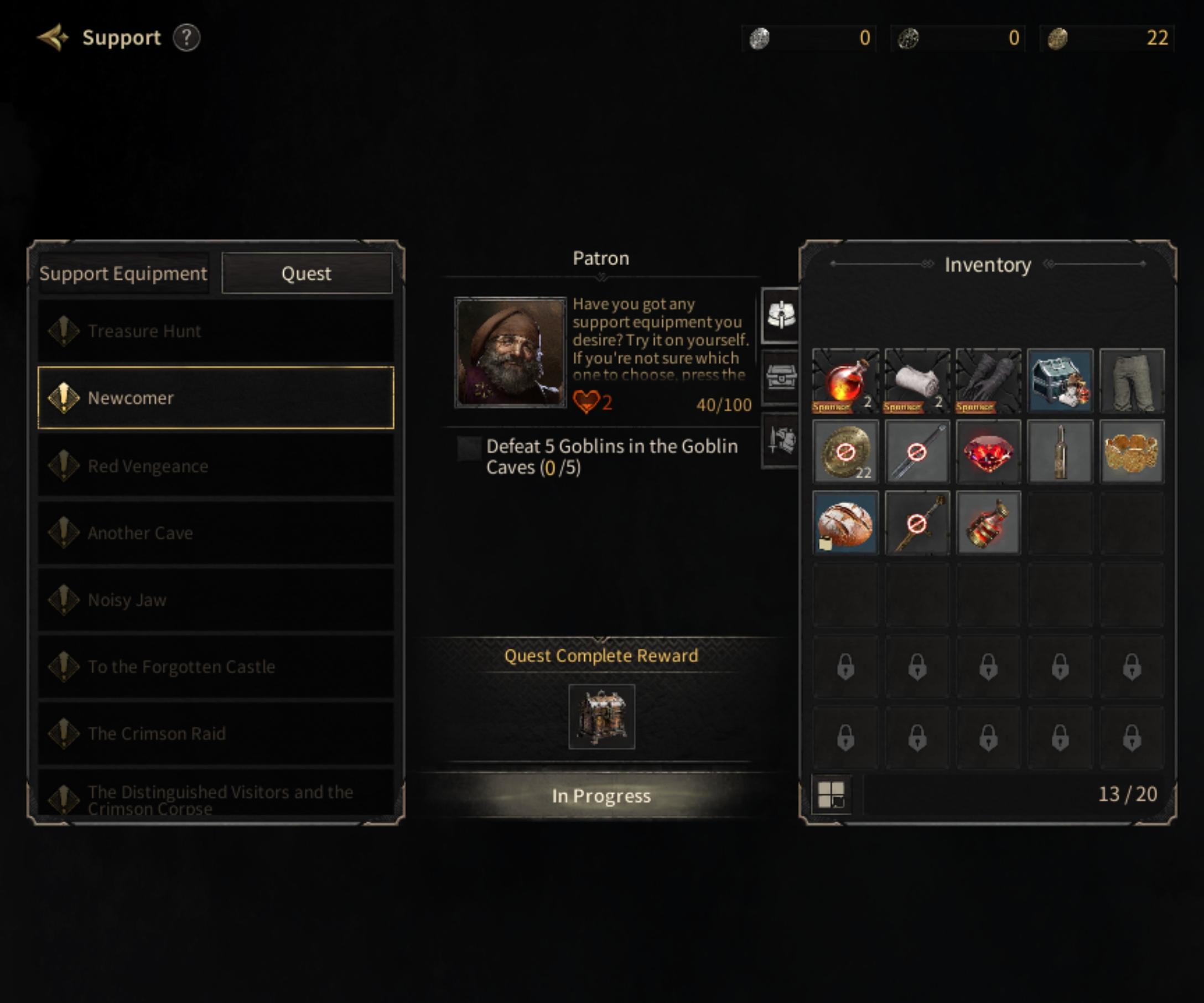Choose the Treasure Hunt quest
1204x1003 pixels.
coord(216,331)
